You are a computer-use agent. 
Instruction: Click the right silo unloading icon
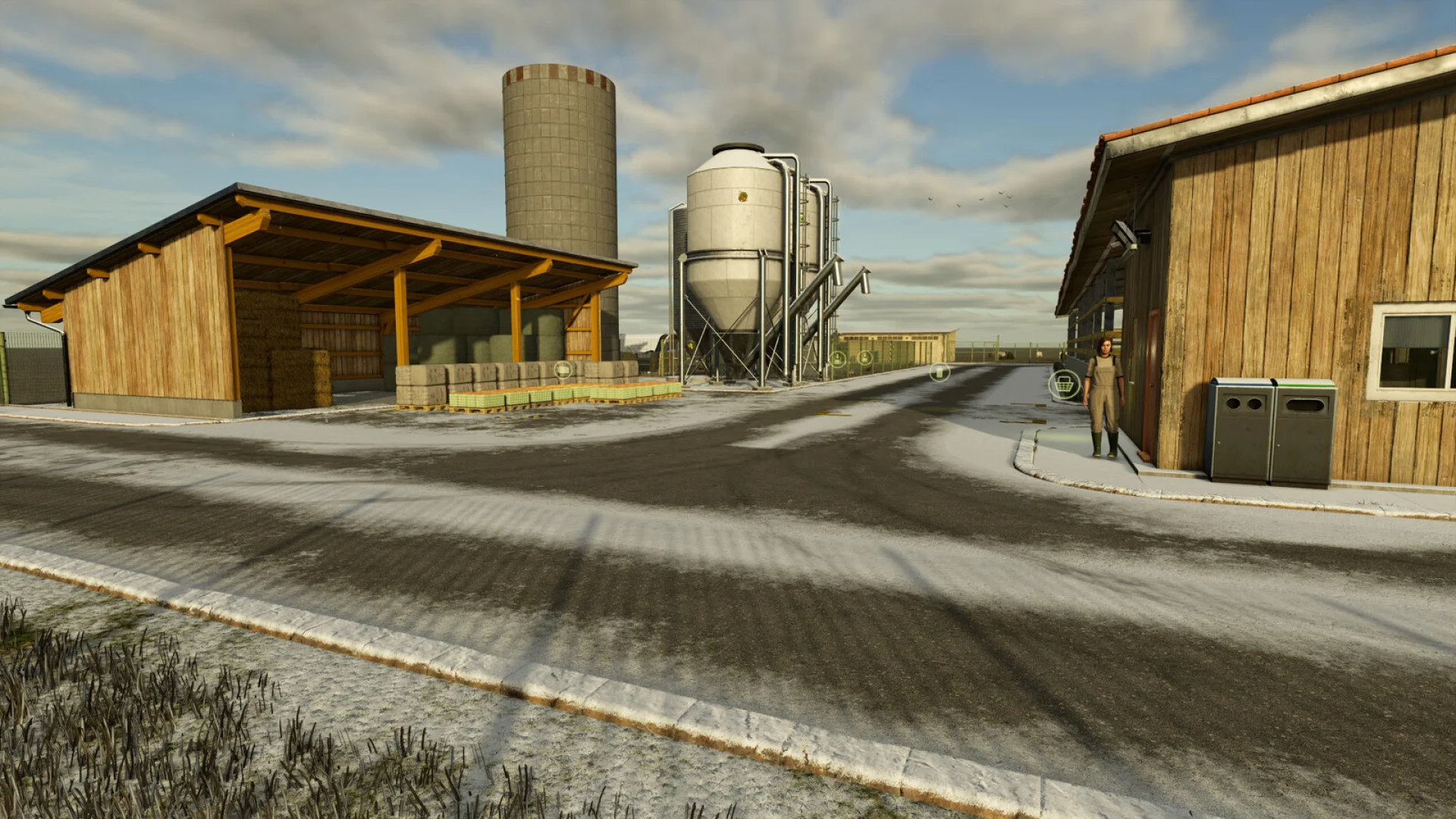(865, 356)
